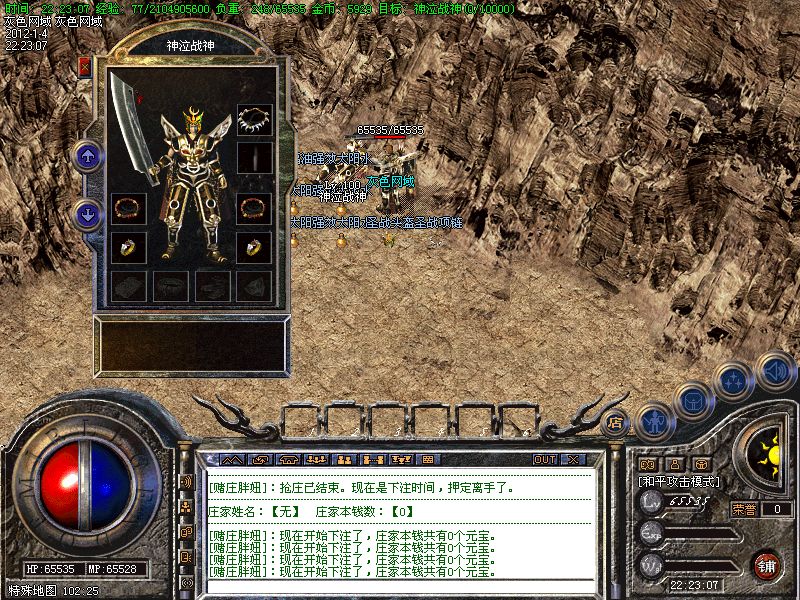
Task: Close the game via chat bar X
Action: [x=572, y=459]
